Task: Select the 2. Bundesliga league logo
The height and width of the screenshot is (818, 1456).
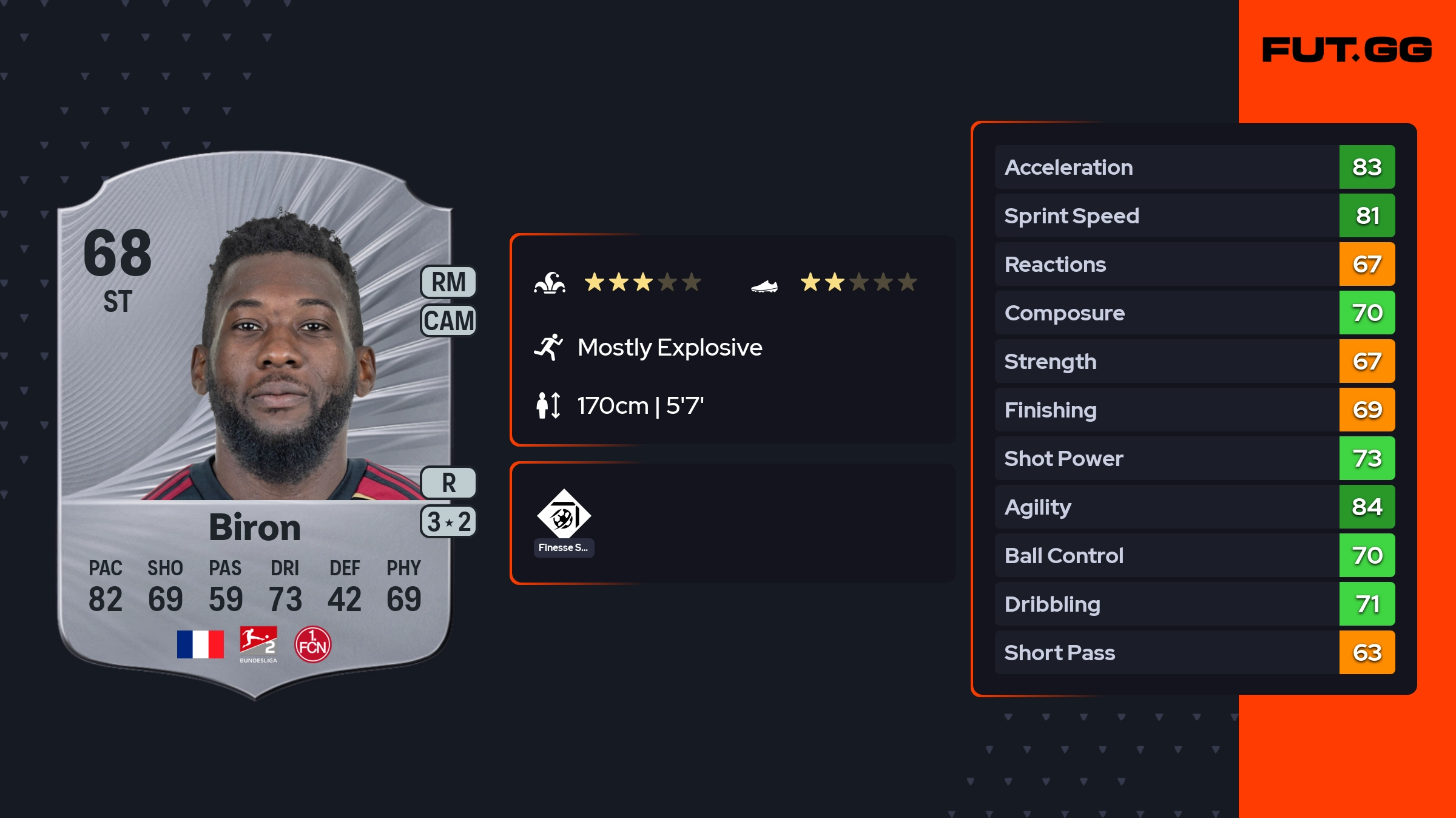Action: coord(258,644)
